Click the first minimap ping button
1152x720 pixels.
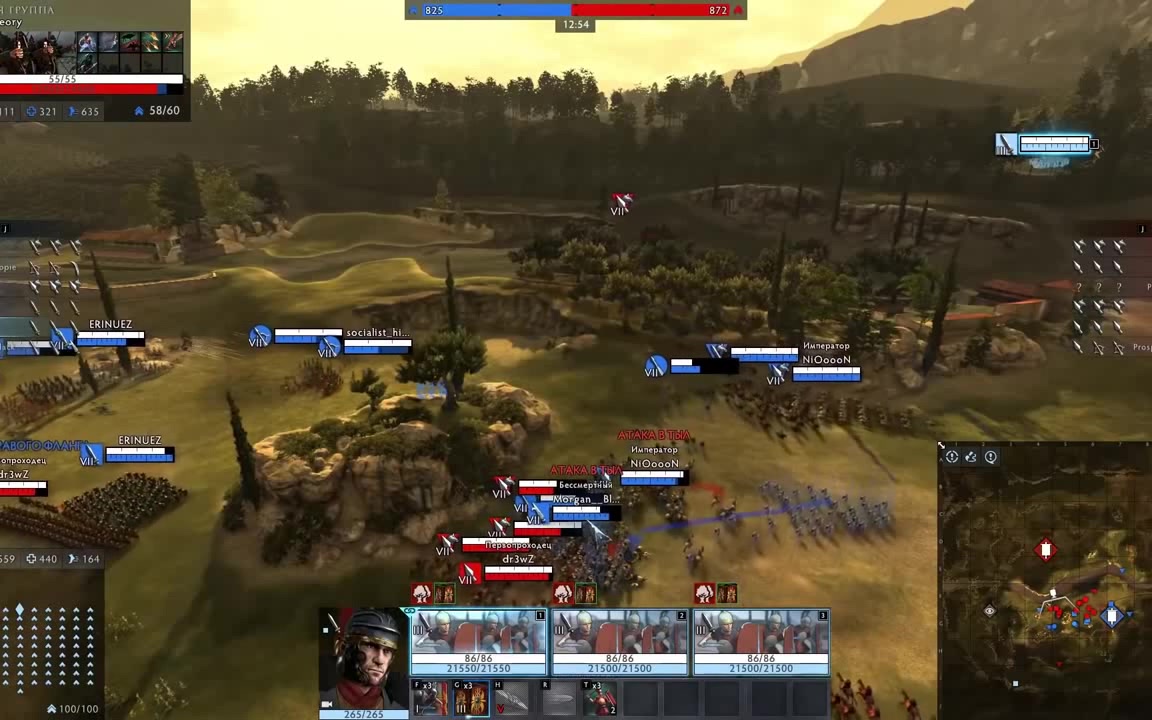tap(952, 457)
